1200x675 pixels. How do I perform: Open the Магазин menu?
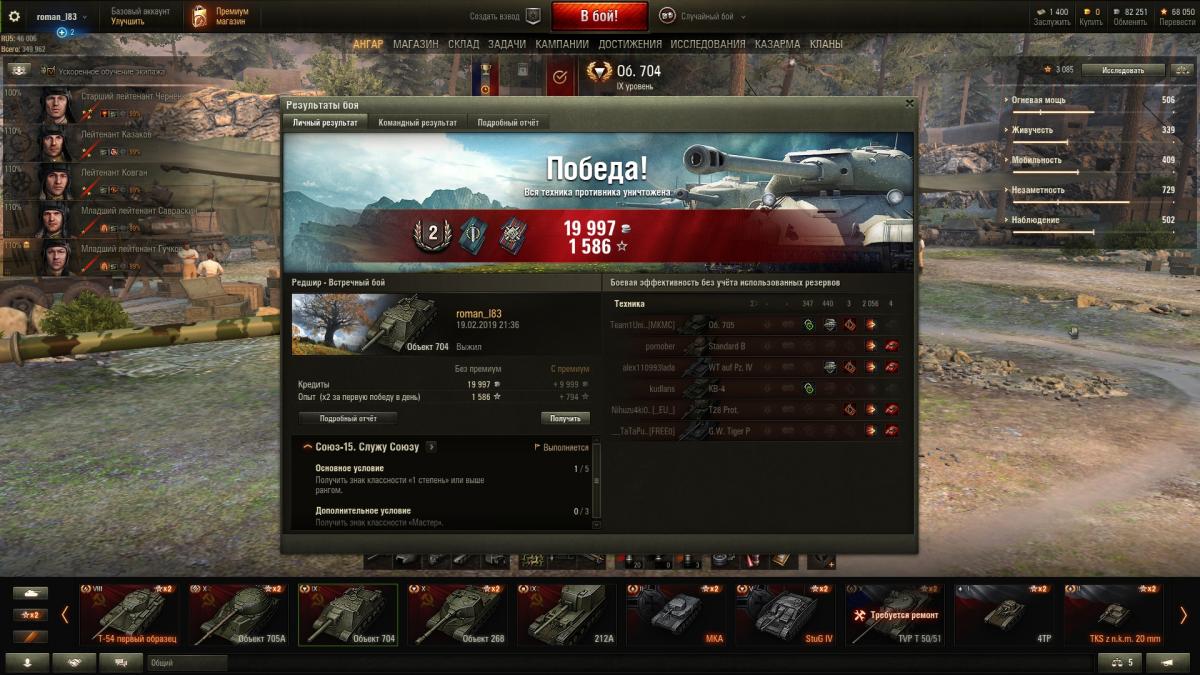(415, 44)
